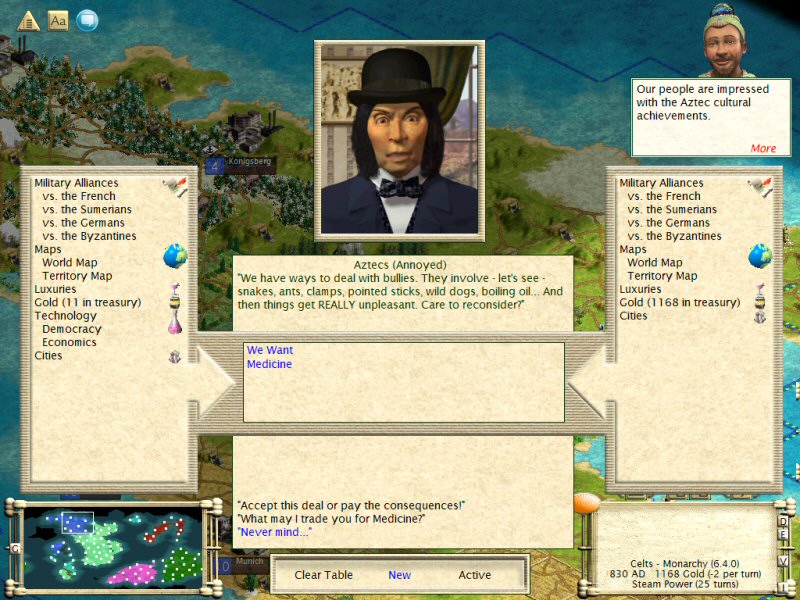The height and width of the screenshot is (600, 800).
Task: Show Active deals
Action: (x=475, y=575)
